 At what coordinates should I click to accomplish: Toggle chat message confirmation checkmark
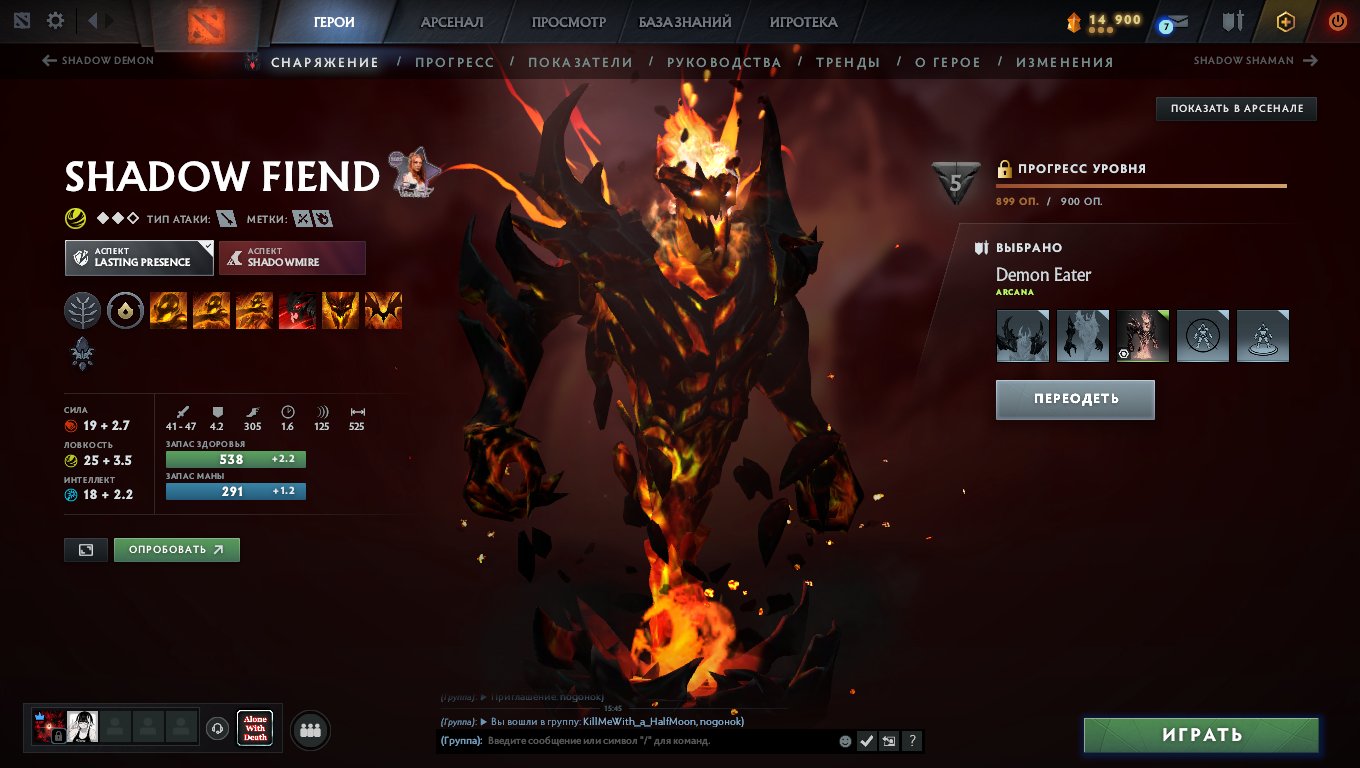tap(866, 741)
